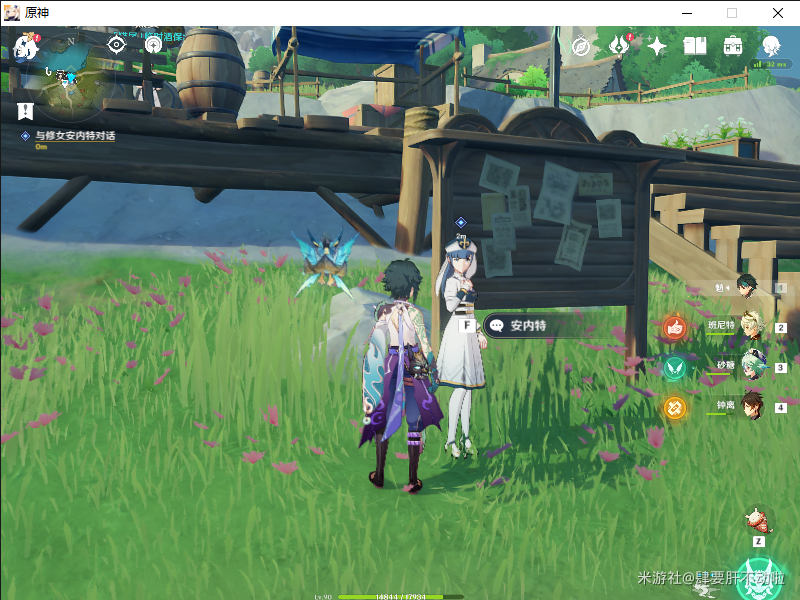Switch to party member 砂糖

pyautogui.click(x=751, y=365)
